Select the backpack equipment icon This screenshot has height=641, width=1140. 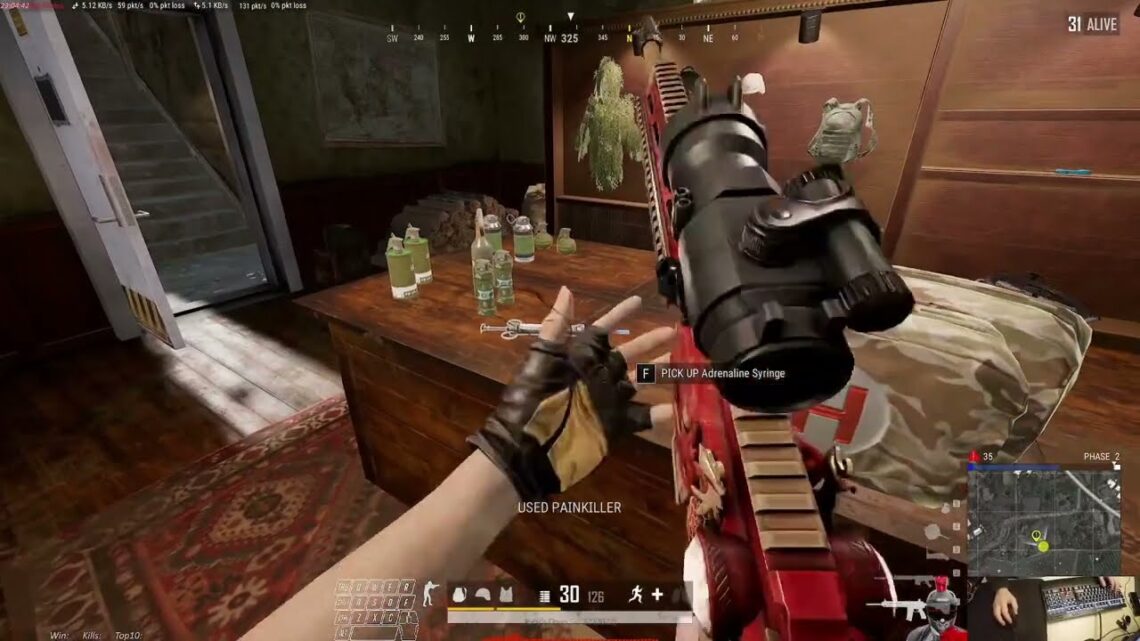coord(460,595)
